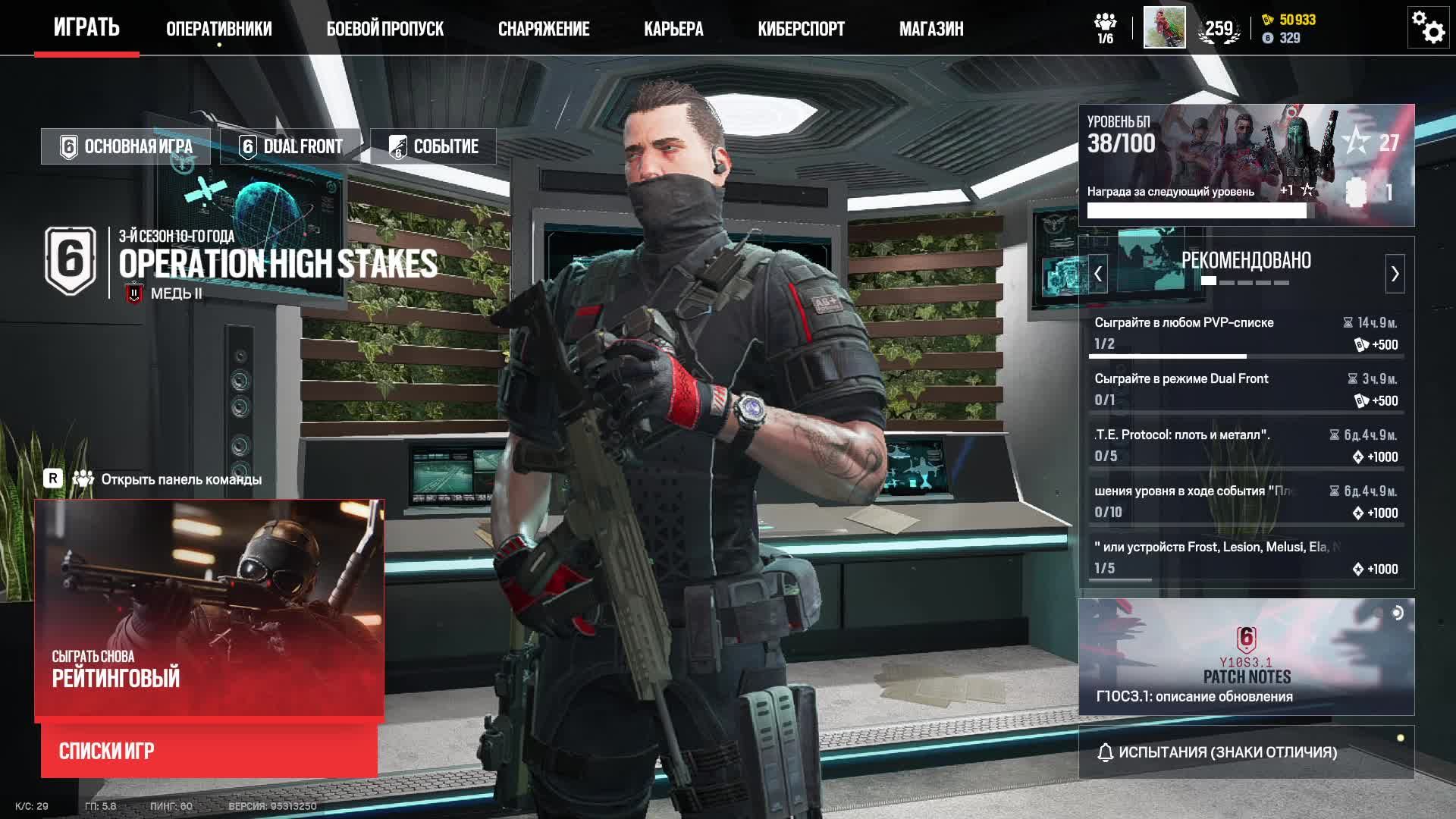Play РЕЙТИНГОВЫЙ again tile

click(209, 608)
